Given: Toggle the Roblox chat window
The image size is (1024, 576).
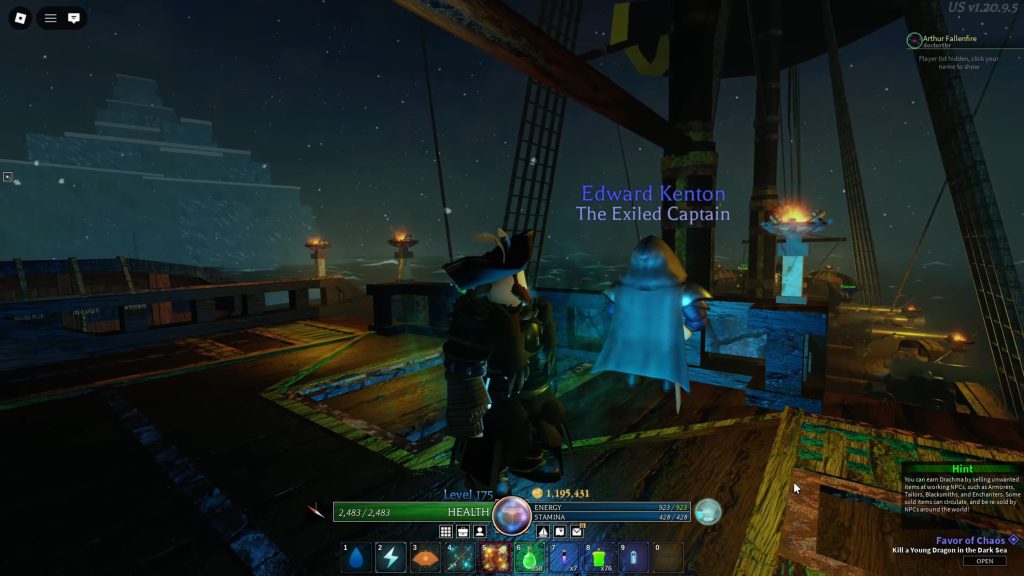Looking at the screenshot, I should [x=74, y=17].
